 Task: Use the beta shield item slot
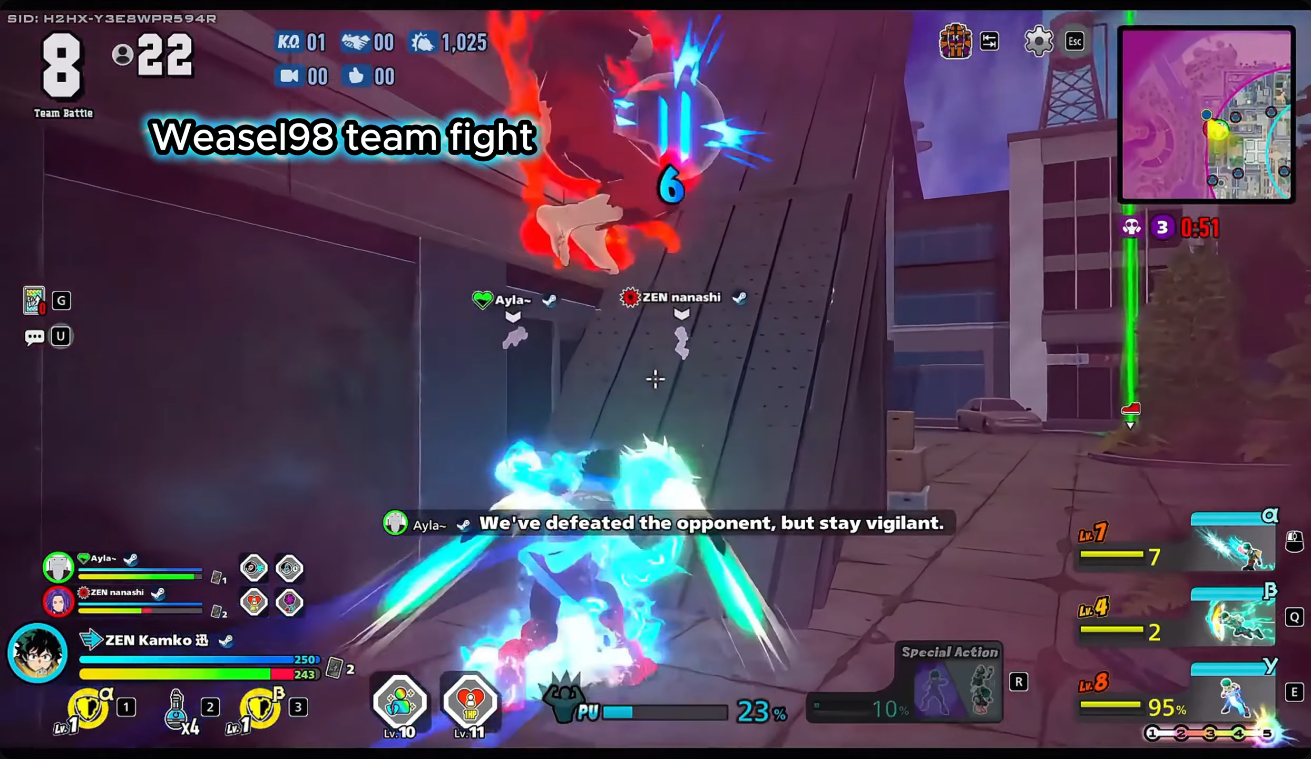[260, 709]
